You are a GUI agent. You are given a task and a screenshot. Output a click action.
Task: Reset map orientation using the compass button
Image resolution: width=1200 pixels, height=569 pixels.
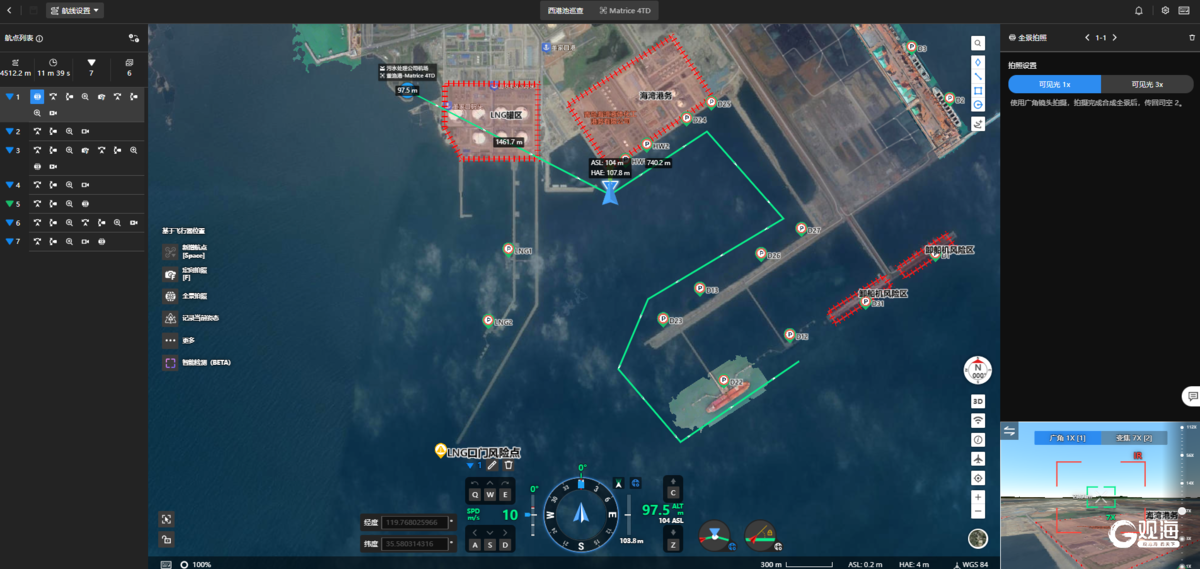[977, 370]
